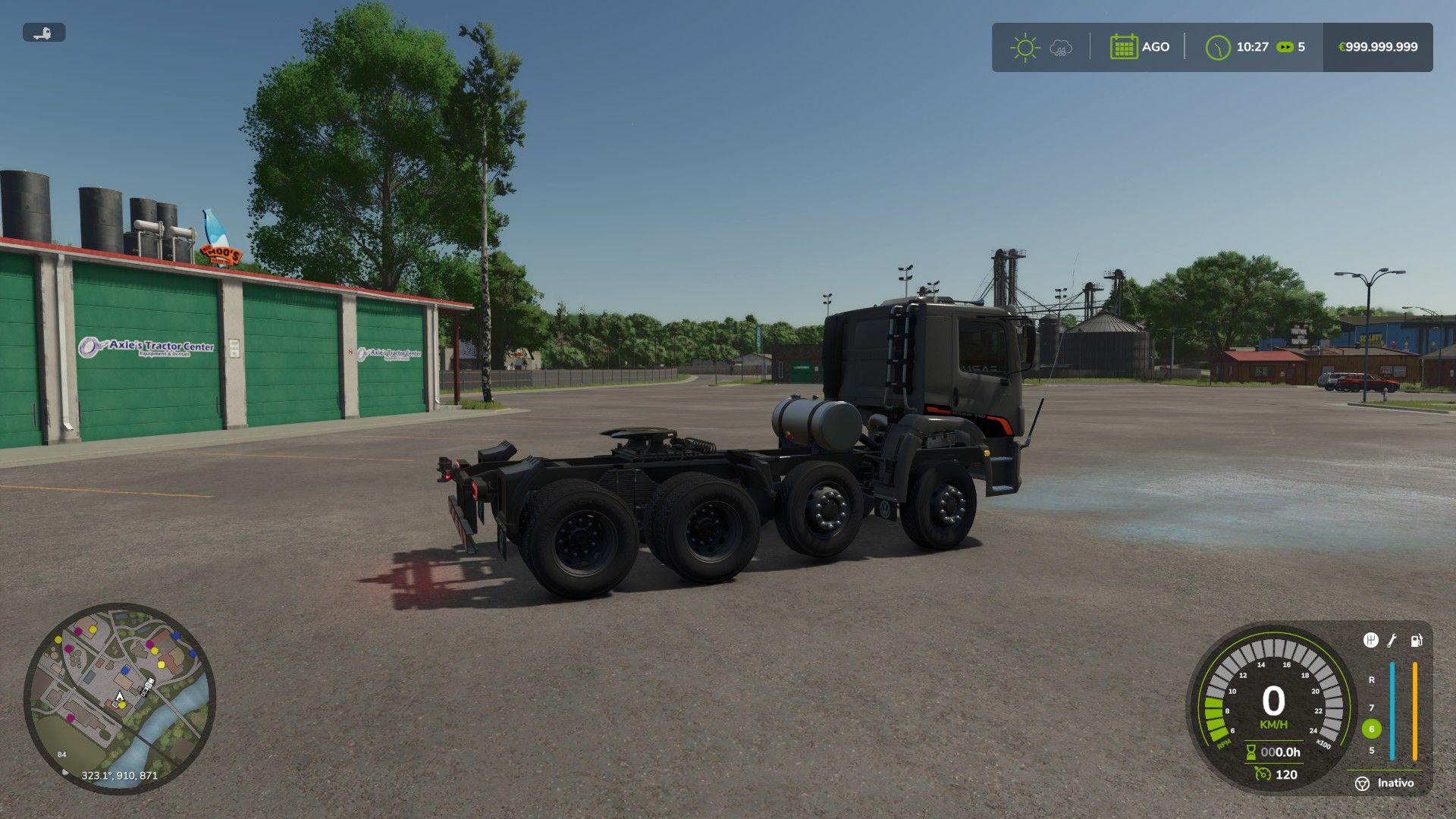1456x819 pixels.
Task: Open the green calendar icon
Action: [1123, 47]
